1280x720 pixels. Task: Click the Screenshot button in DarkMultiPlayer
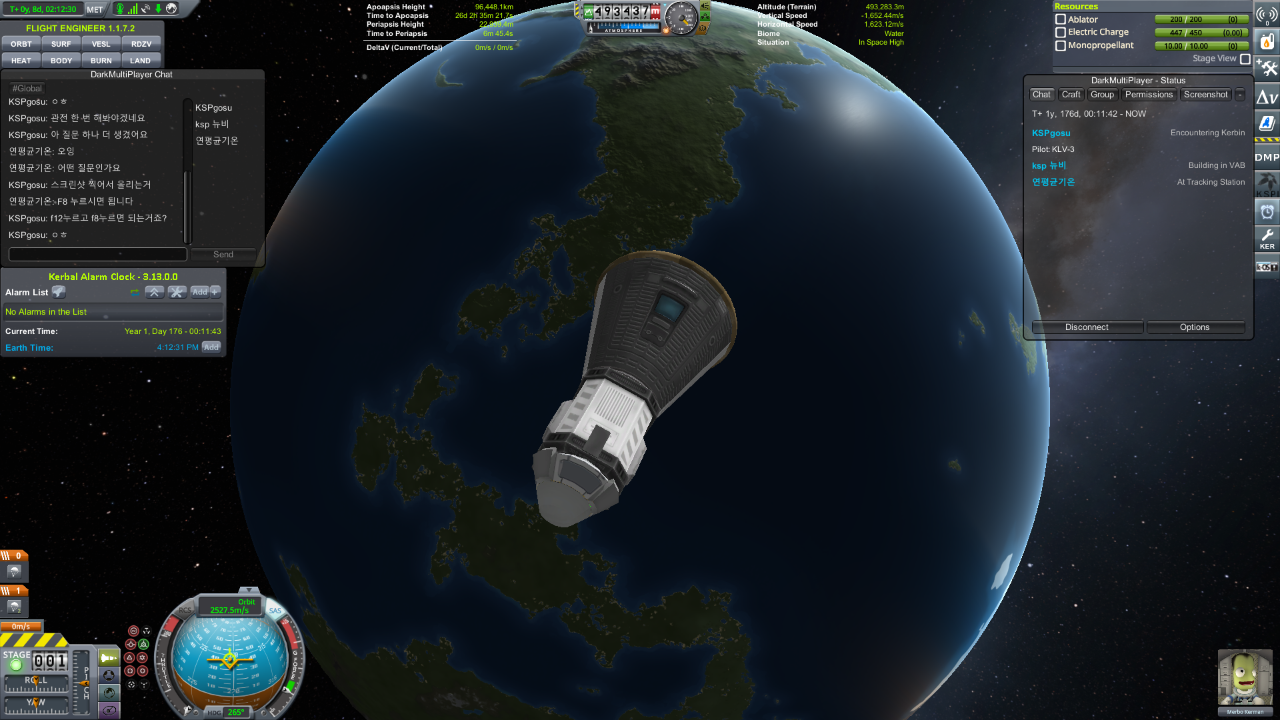[1205, 95]
